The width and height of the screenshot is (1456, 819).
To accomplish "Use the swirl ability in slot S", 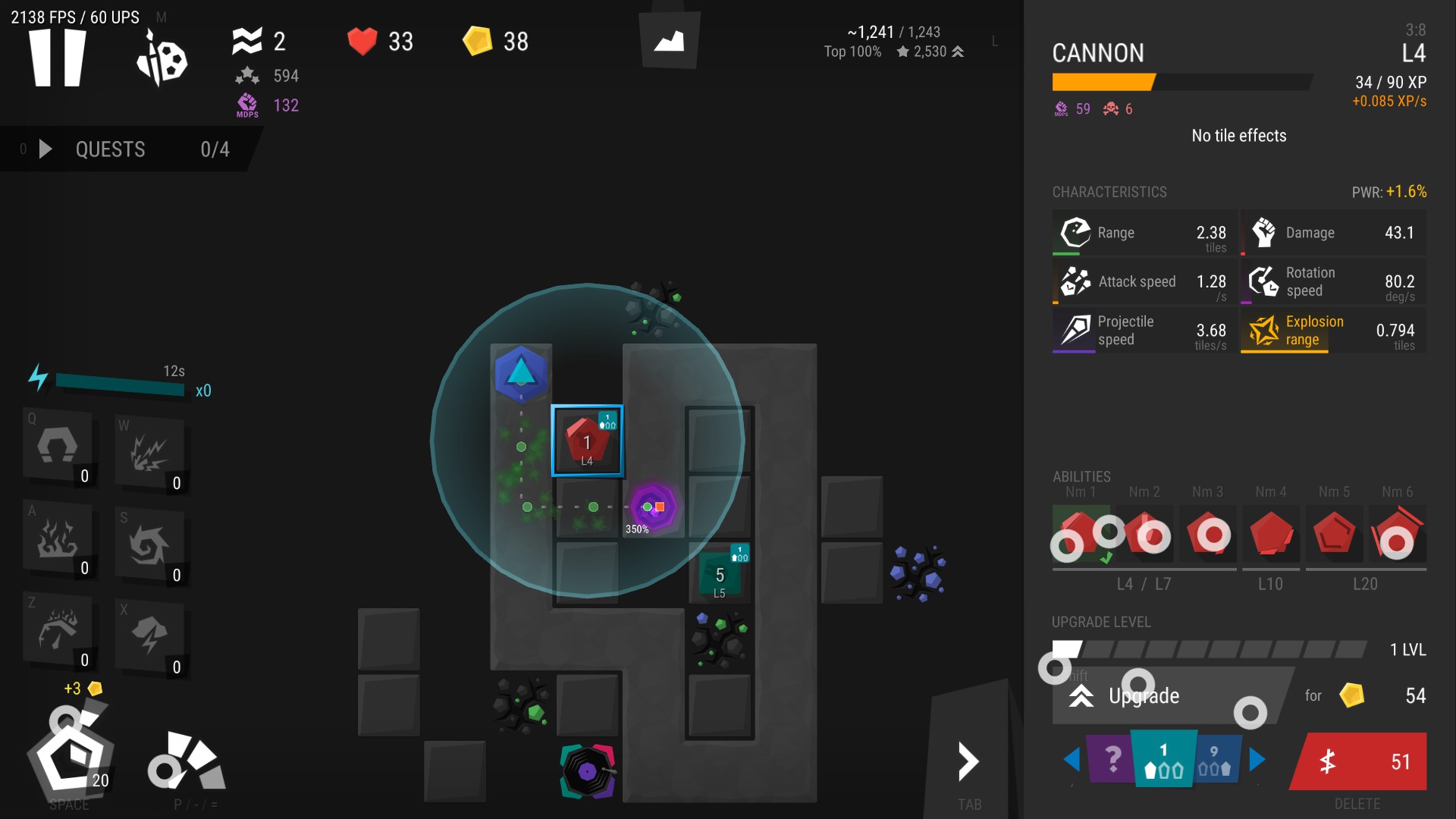I will click(149, 545).
